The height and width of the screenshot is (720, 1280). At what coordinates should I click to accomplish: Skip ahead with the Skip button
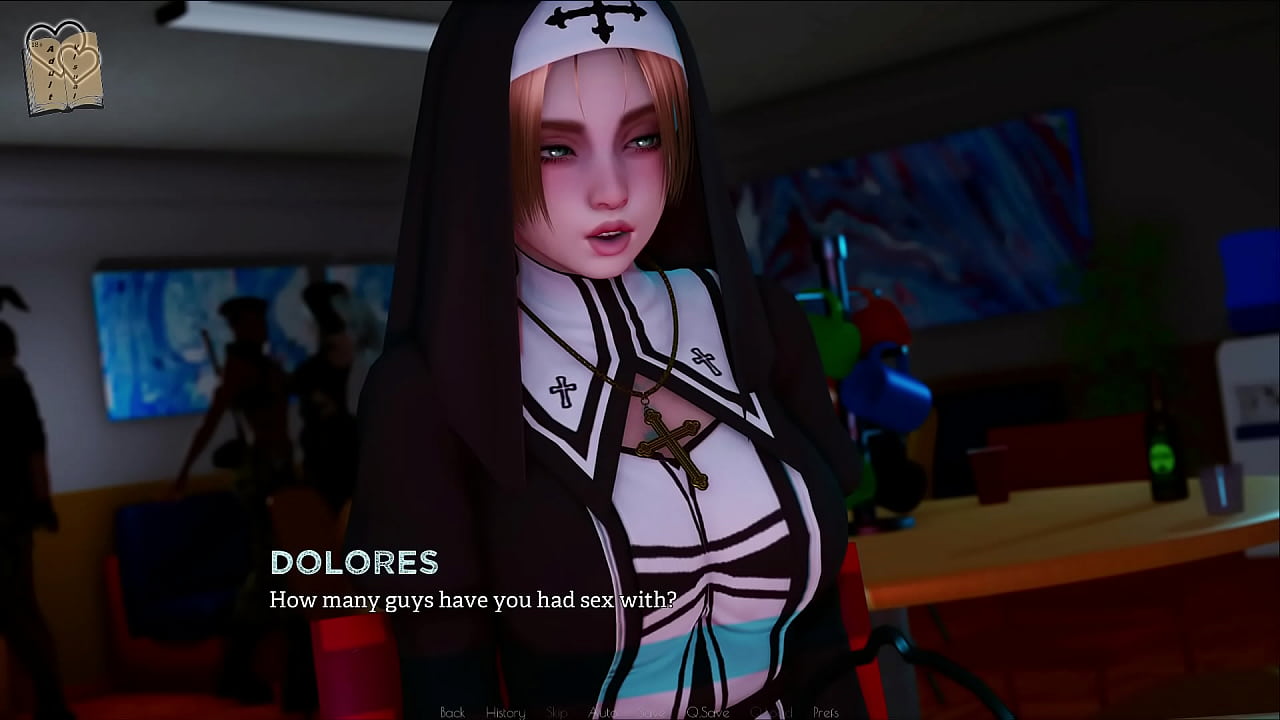tap(557, 712)
